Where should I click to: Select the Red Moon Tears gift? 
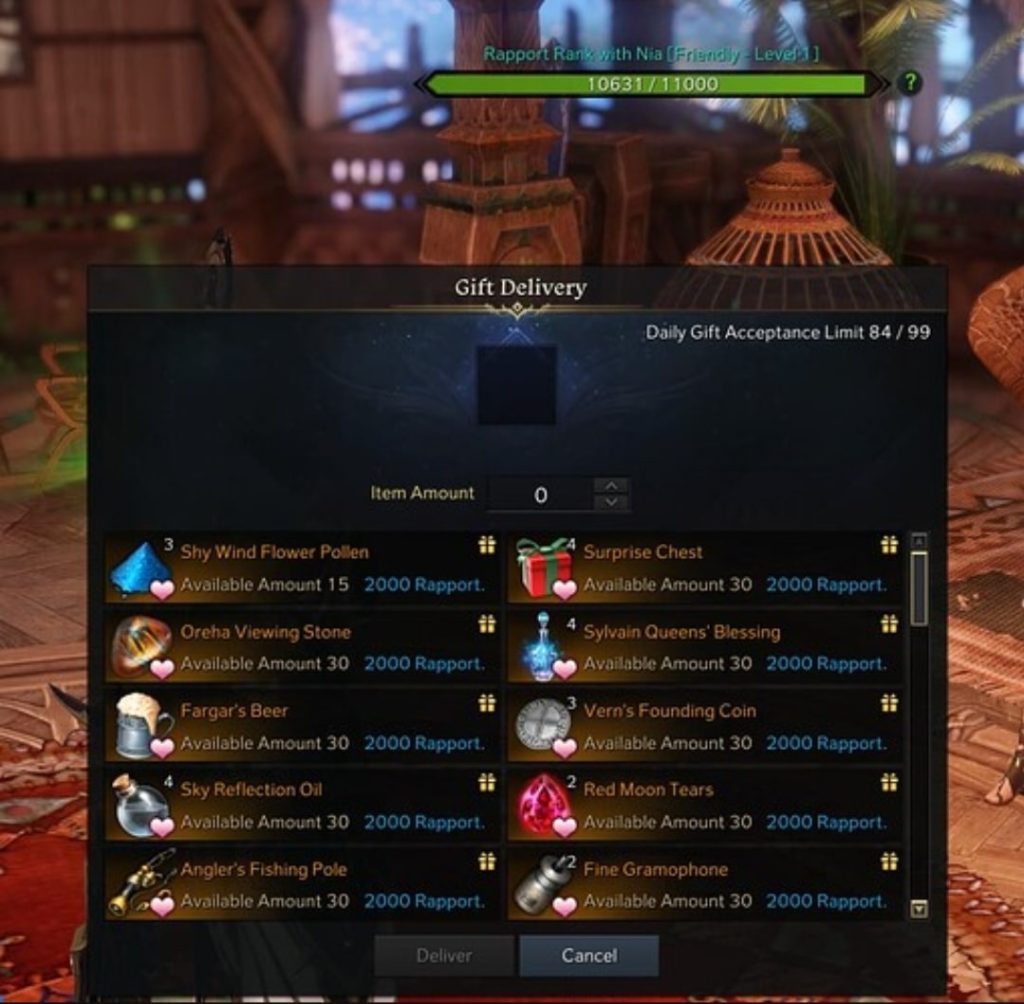(705, 805)
